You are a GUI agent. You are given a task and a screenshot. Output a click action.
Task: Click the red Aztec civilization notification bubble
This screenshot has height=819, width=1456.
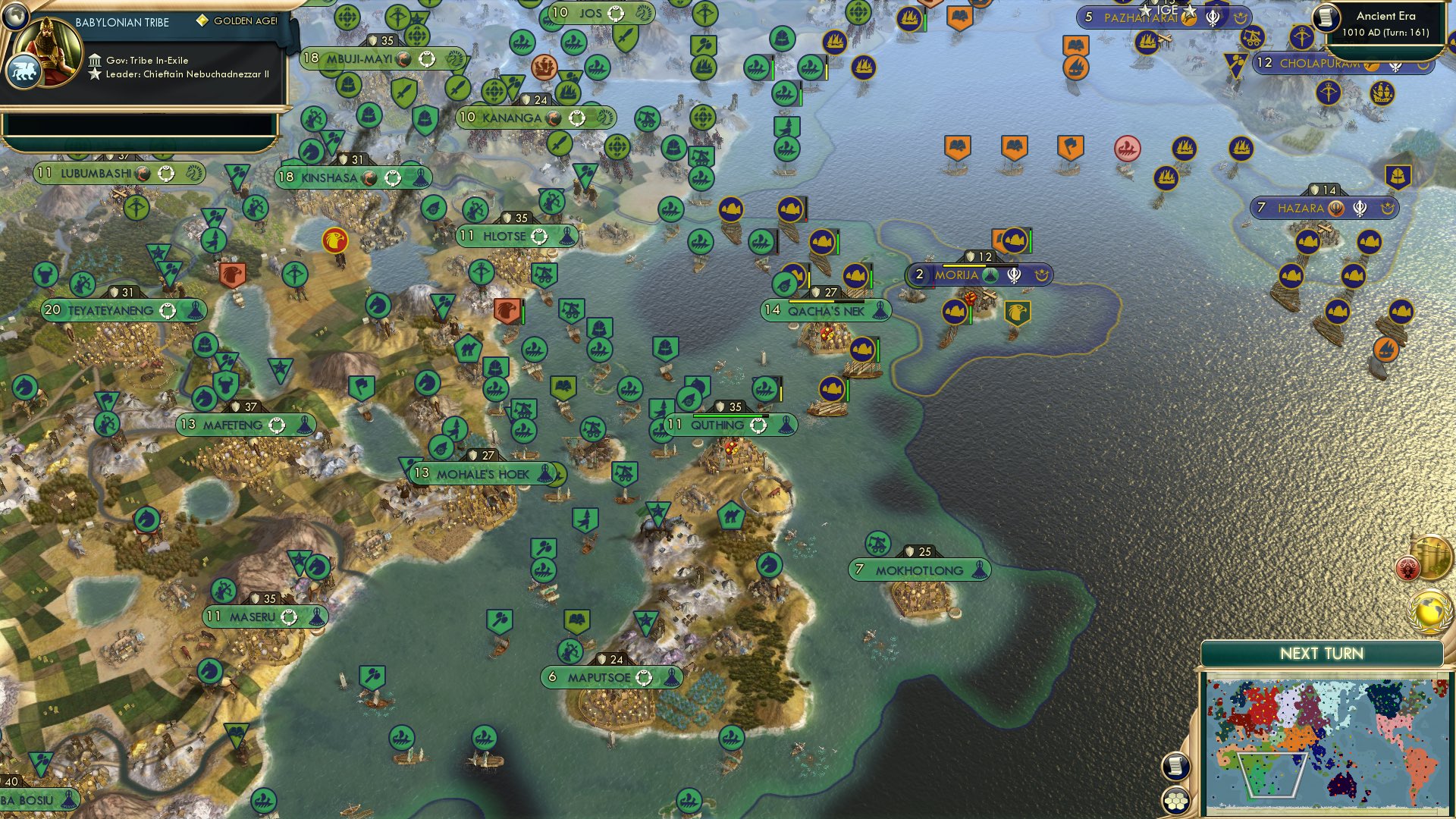[1408, 568]
